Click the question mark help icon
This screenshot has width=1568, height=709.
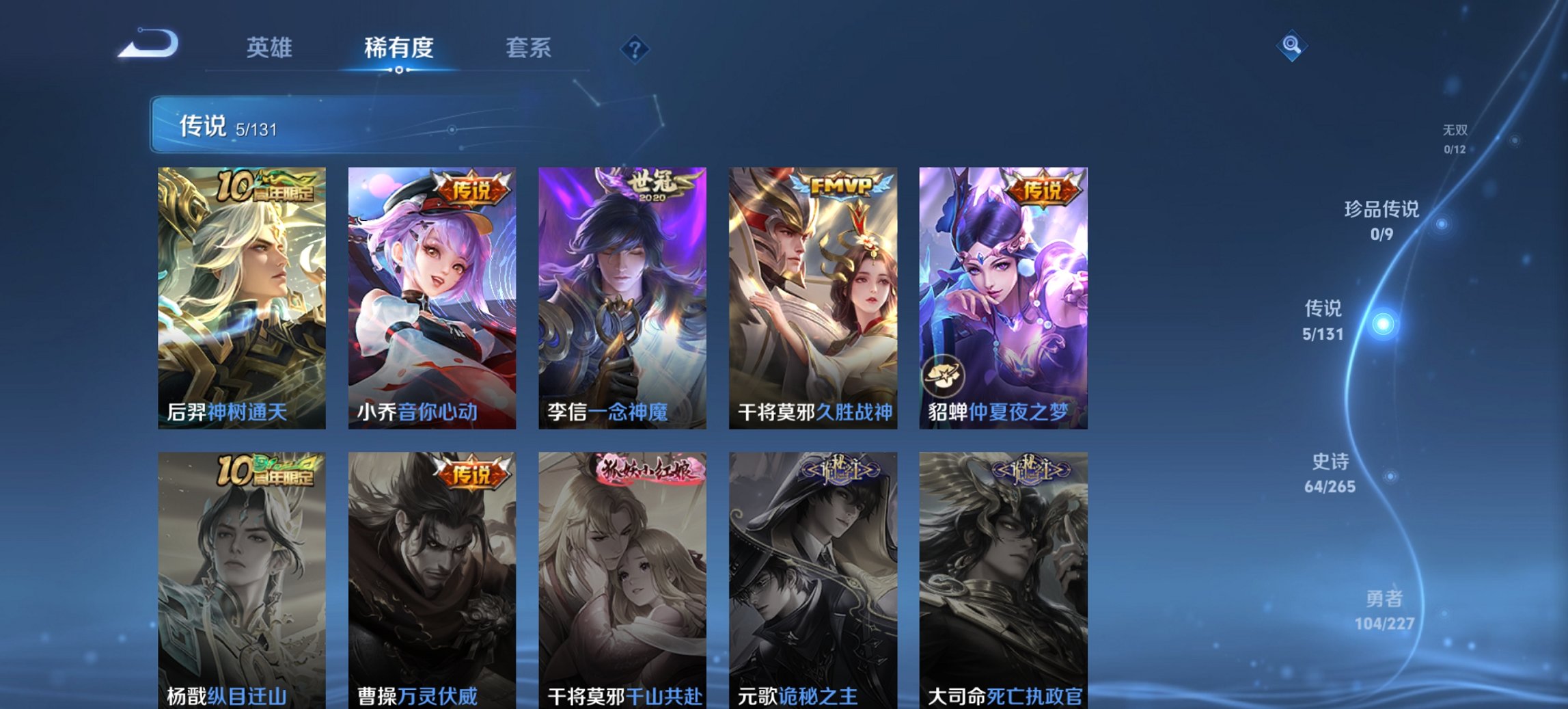pos(635,49)
